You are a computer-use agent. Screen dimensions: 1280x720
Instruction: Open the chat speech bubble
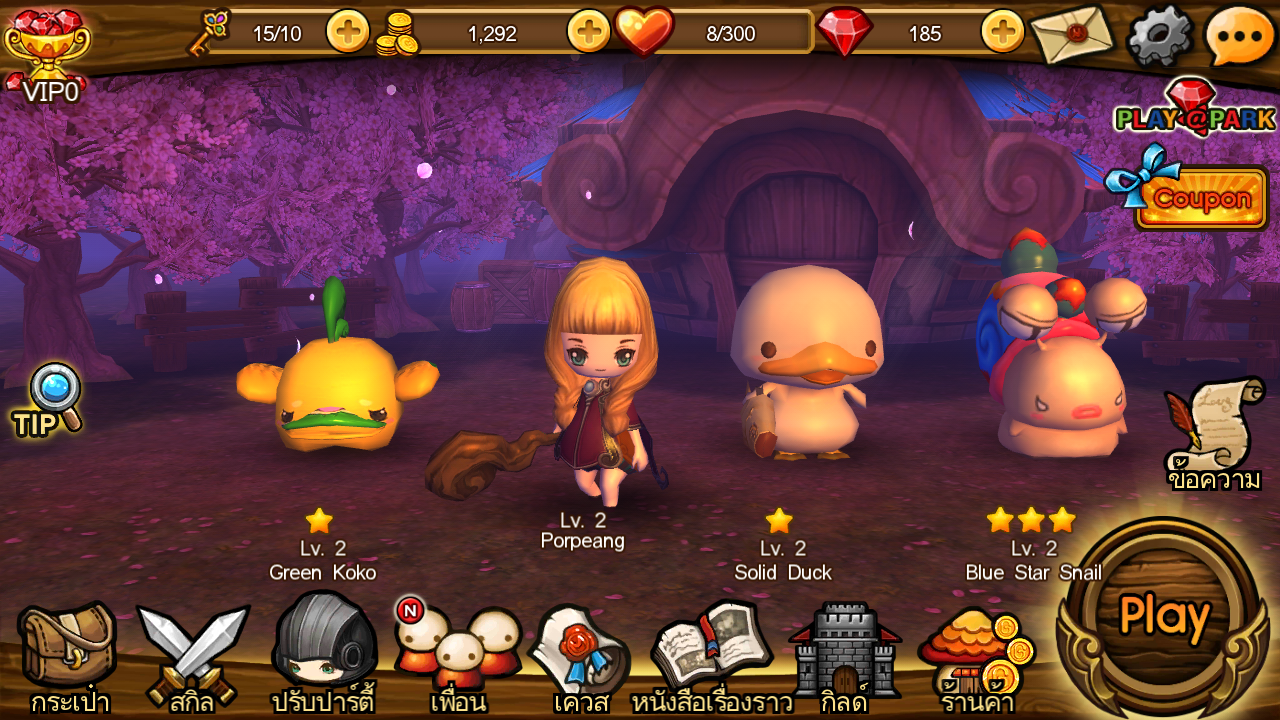pos(1240,36)
